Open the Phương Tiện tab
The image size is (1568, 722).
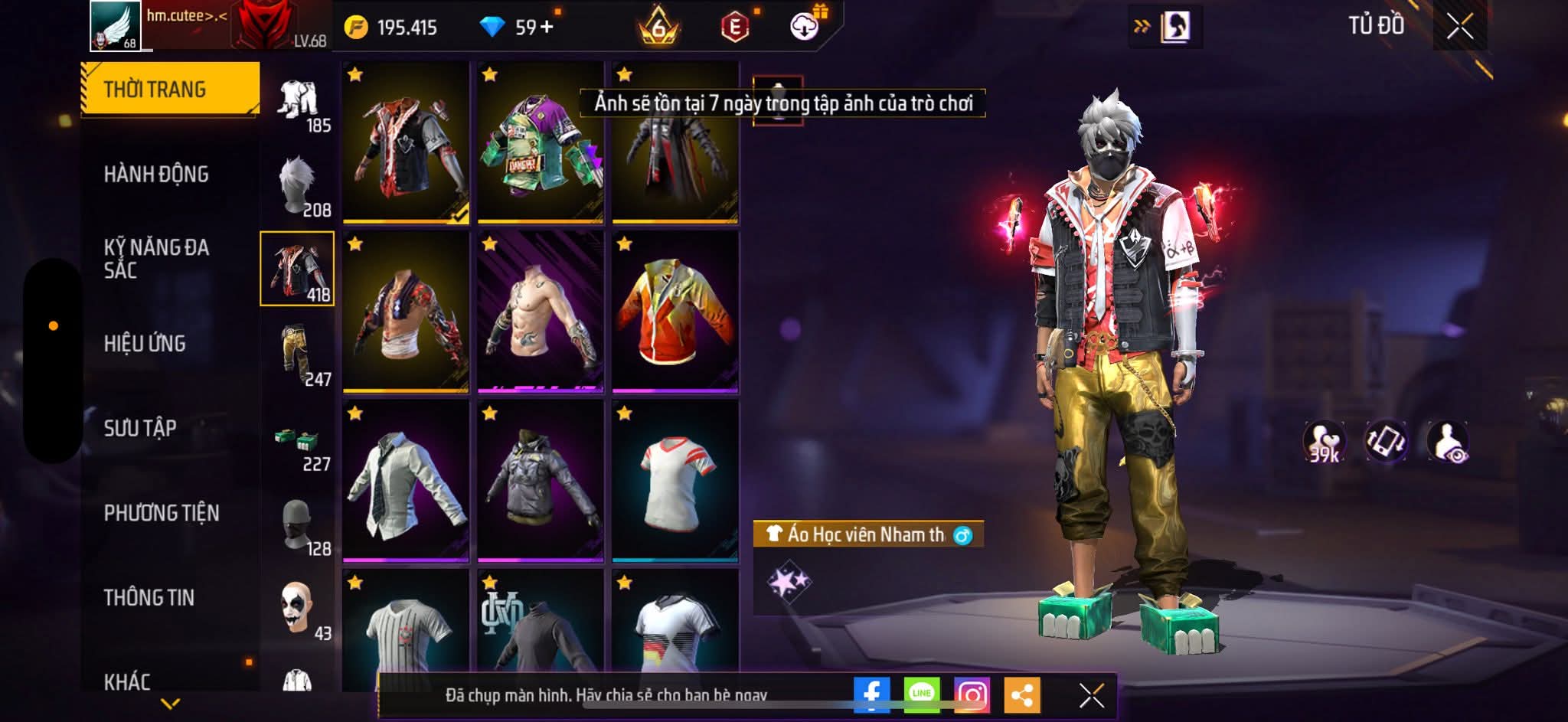162,513
